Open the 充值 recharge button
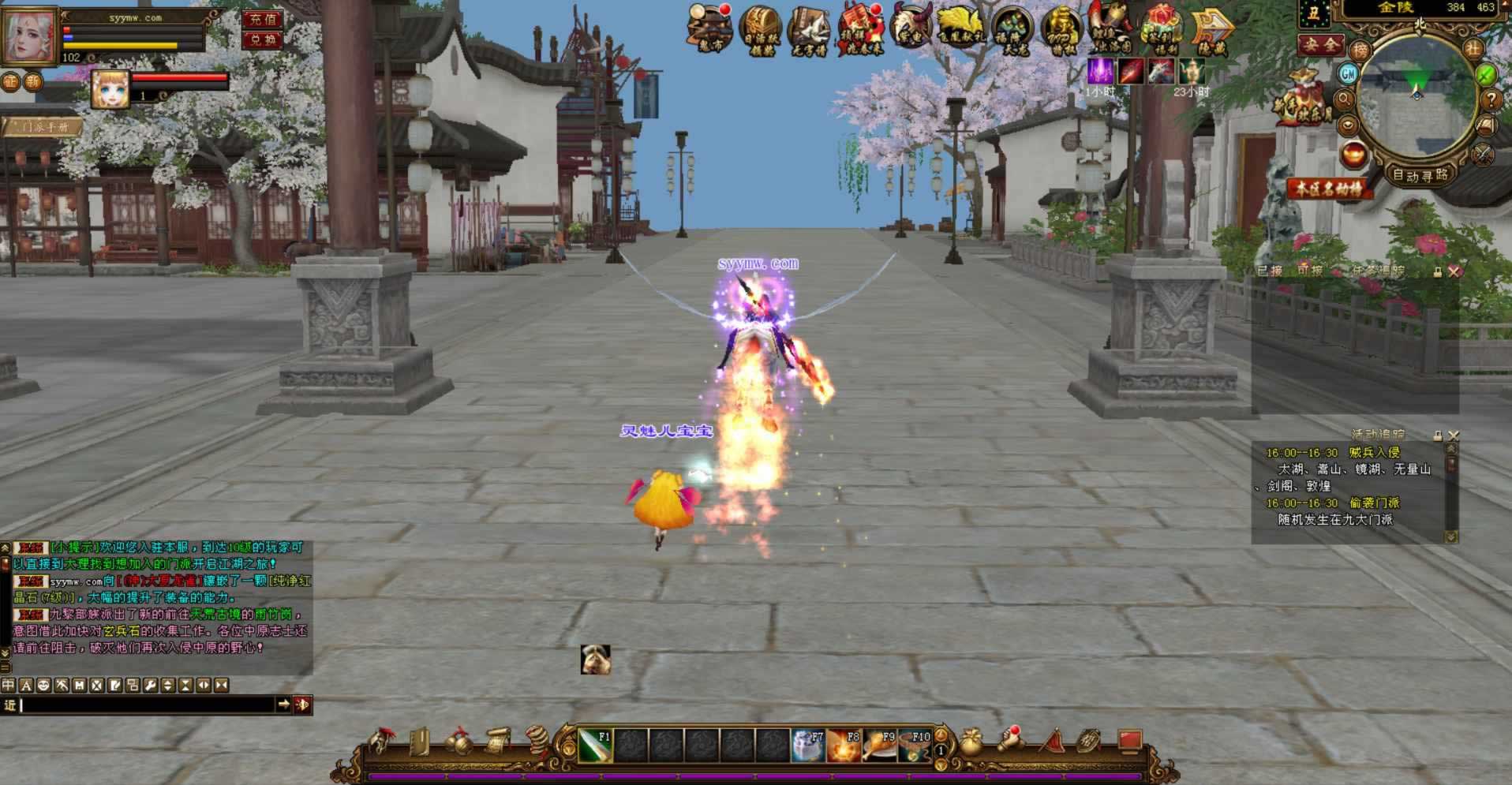The height and width of the screenshot is (785, 1512). click(x=263, y=19)
